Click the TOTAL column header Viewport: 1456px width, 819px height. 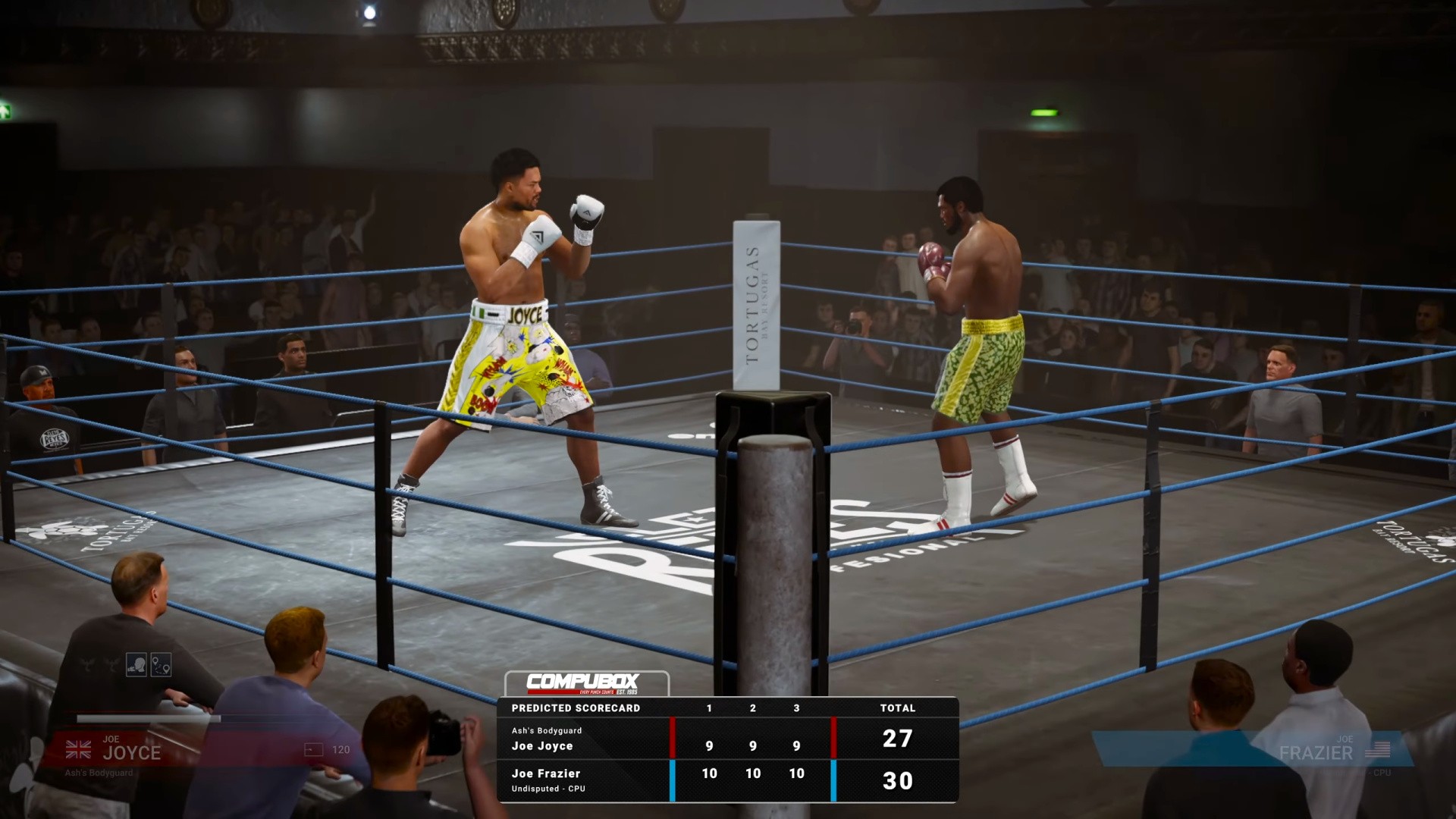click(x=898, y=708)
